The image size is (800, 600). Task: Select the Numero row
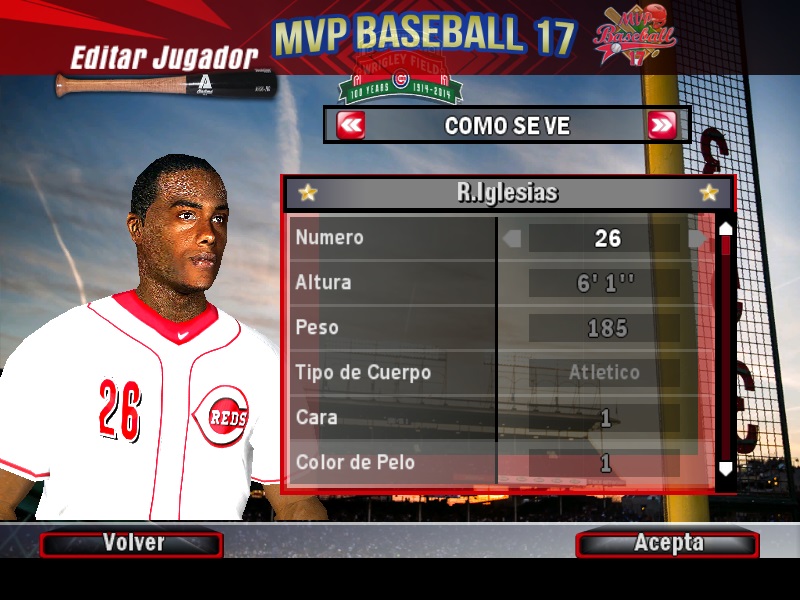click(x=393, y=238)
